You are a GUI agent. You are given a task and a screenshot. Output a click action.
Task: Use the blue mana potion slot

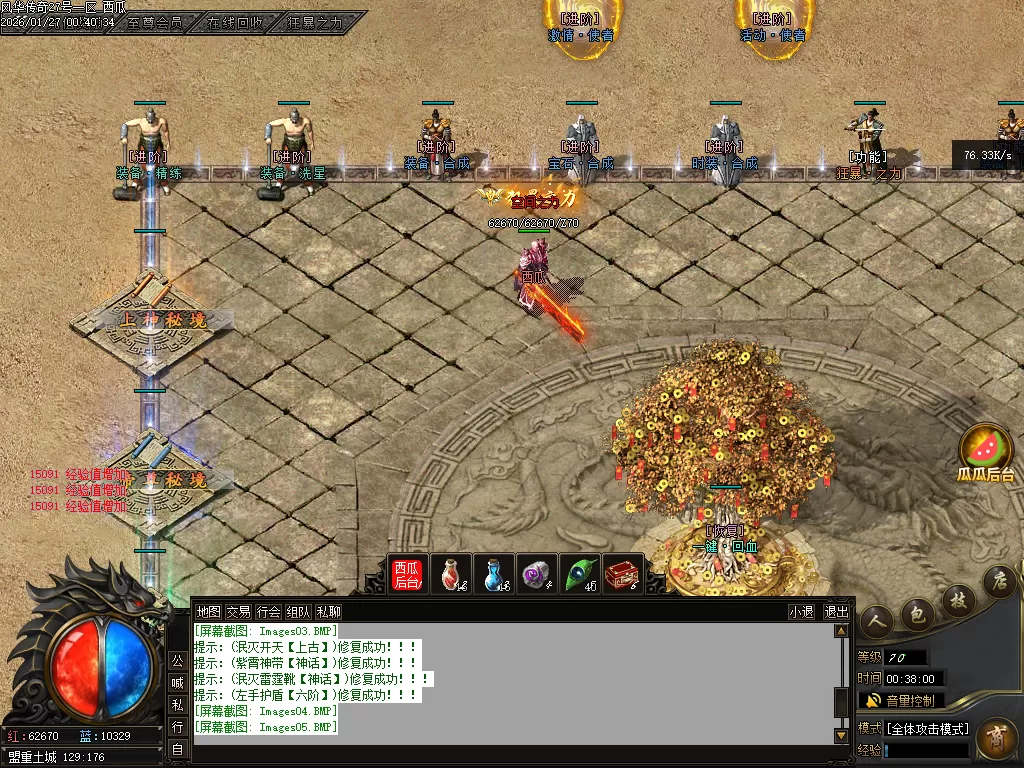(494, 576)
